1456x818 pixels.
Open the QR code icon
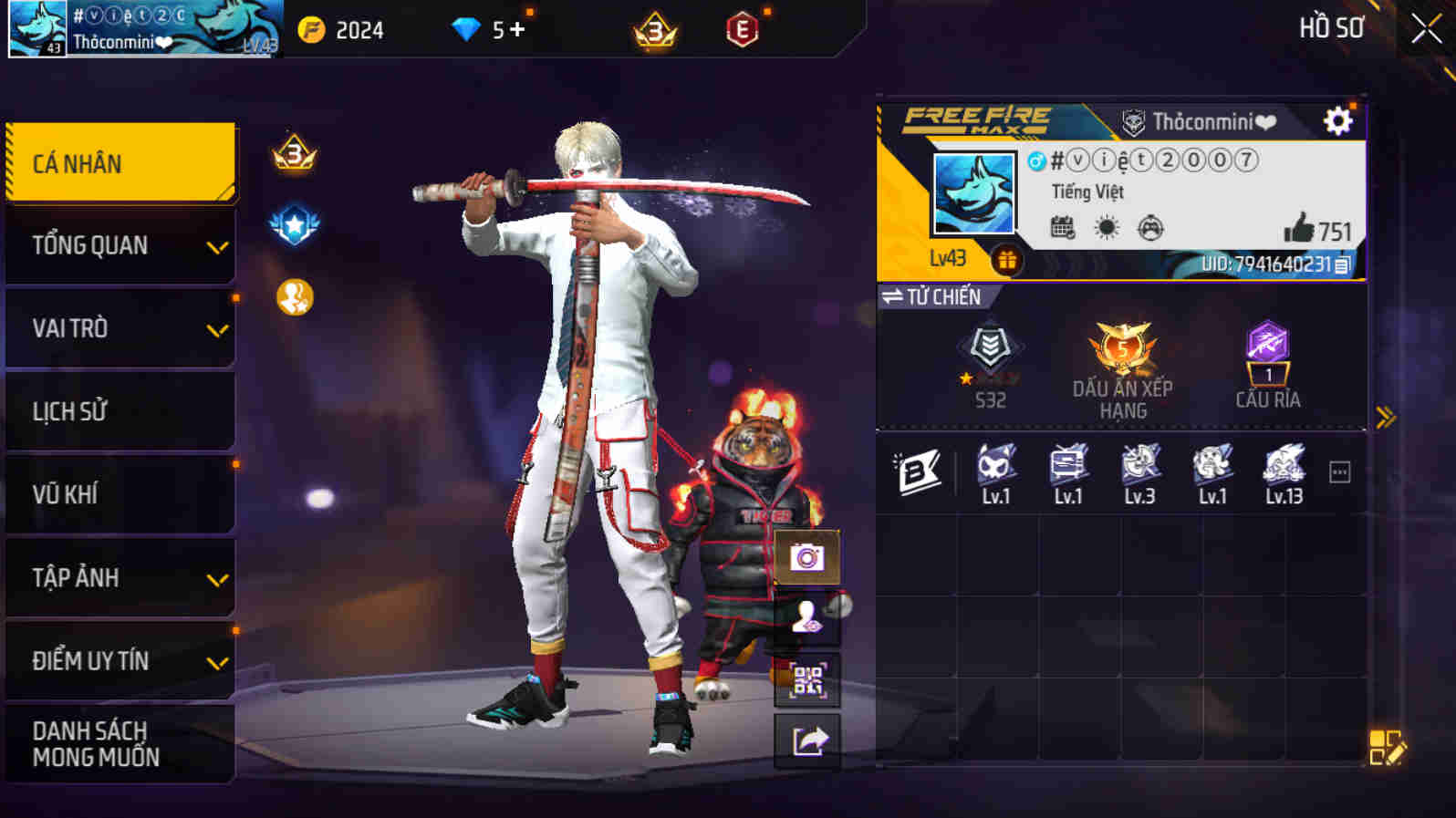806,682
